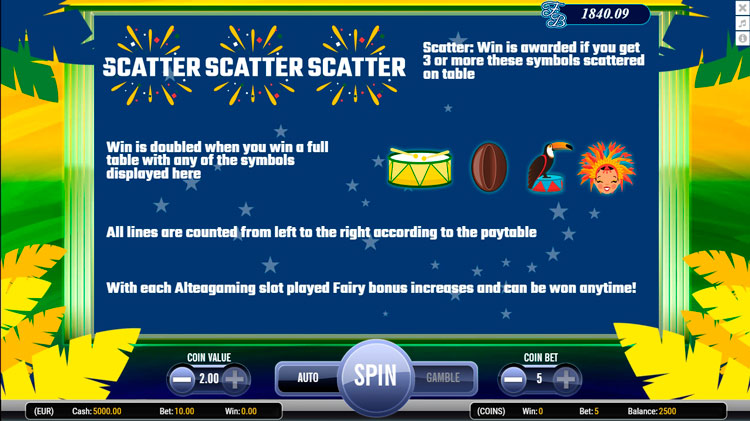The width and height of the screenshot is (750, 421).
Task: Enable AUTO spin mode
Action: (x=308, y=378)
